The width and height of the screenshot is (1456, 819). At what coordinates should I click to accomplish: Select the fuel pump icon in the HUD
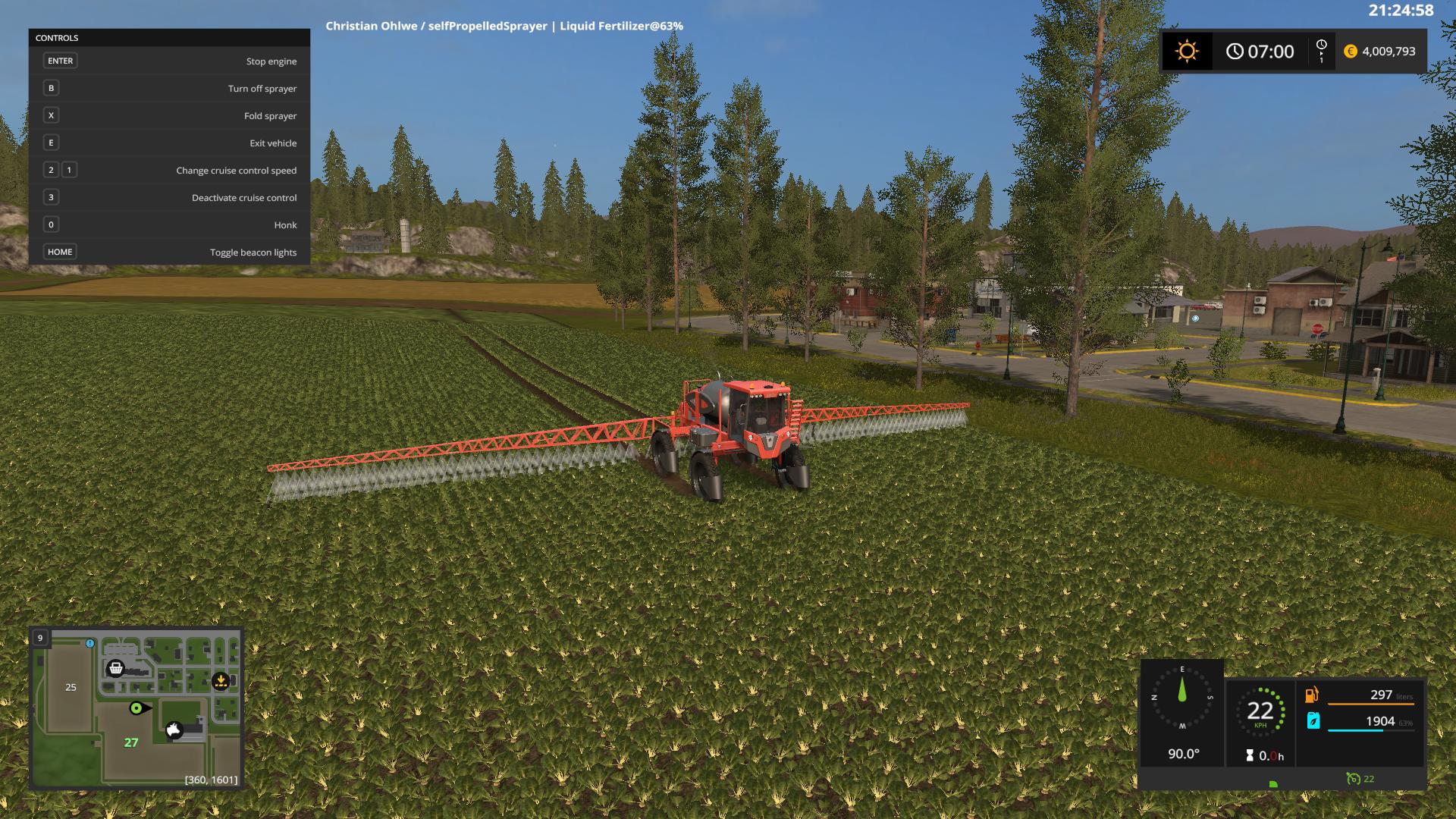pos(1313,693)
